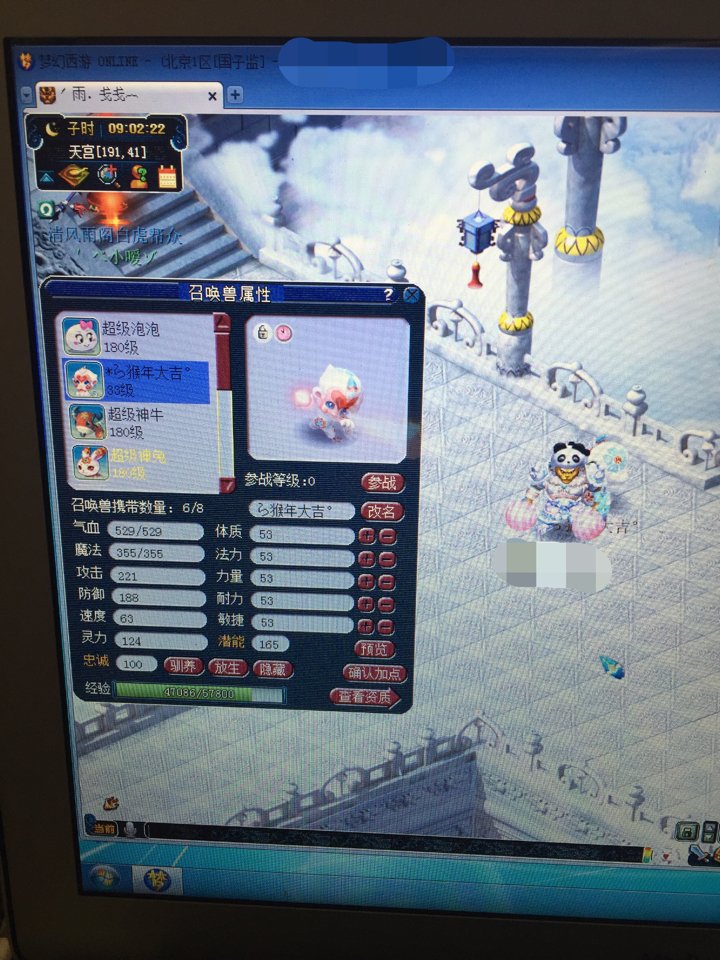The width and height of the screenshot is (720, 960).
Task: Tame the summon with 驯养 button
Action: coord(183,666)
